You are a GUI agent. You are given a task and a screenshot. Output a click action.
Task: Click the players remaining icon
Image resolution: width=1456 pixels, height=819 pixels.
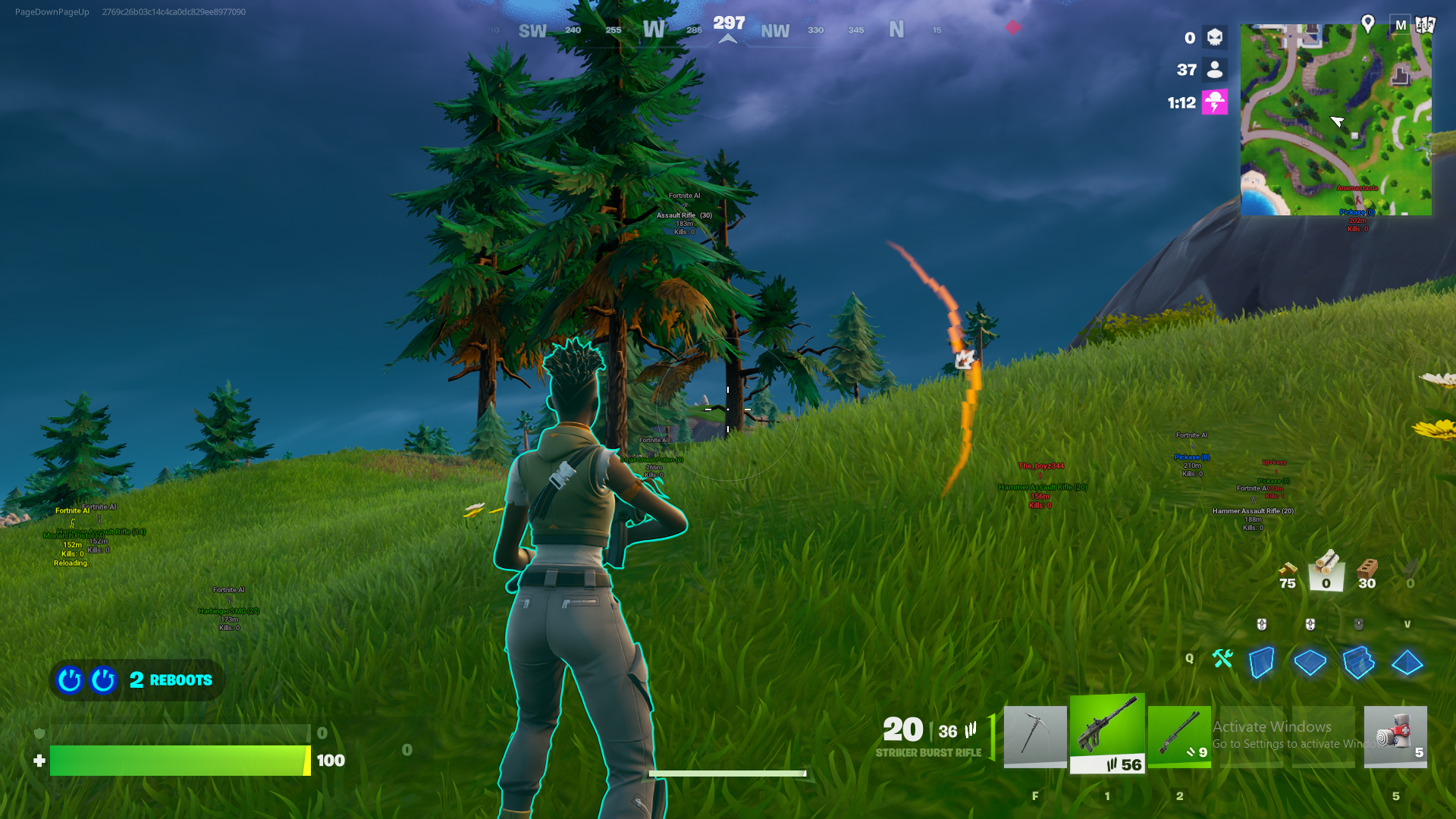1214,70
